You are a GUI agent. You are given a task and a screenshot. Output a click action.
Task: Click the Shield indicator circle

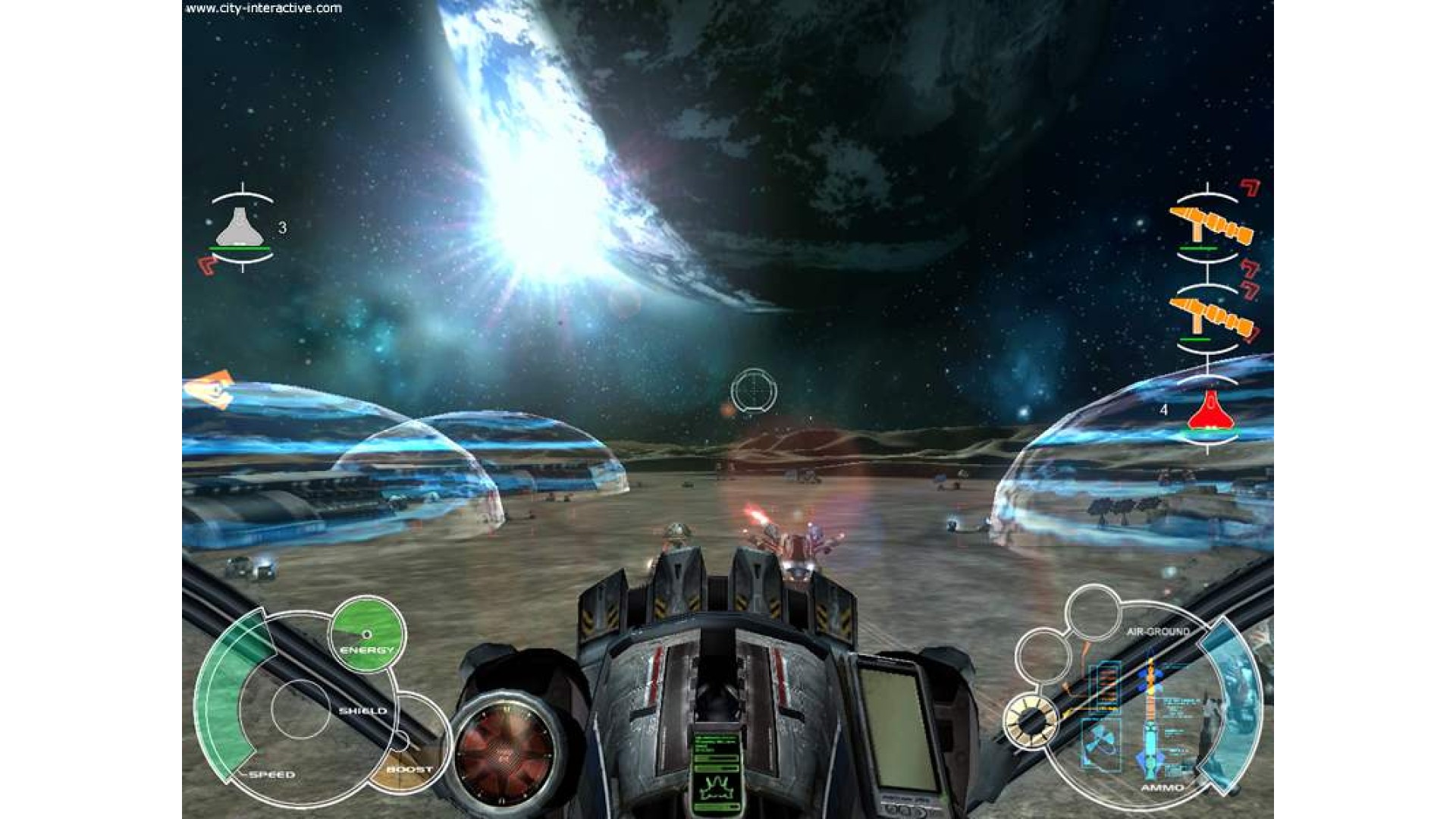click(301, 709)
